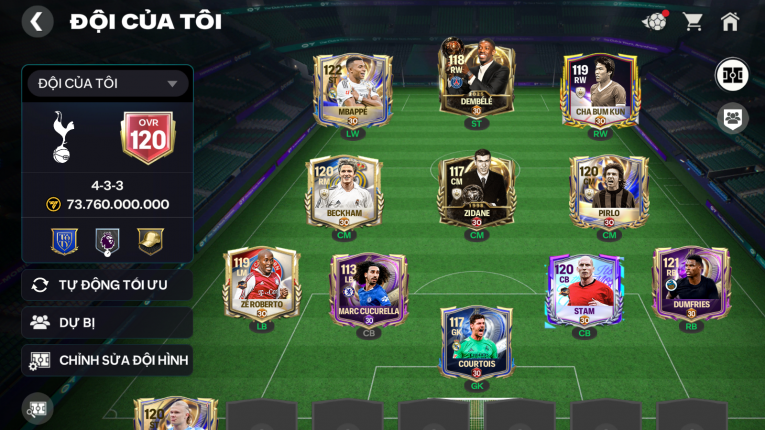
Task: Open the soccer ball notification icon
Action: [x=654, y=21]
